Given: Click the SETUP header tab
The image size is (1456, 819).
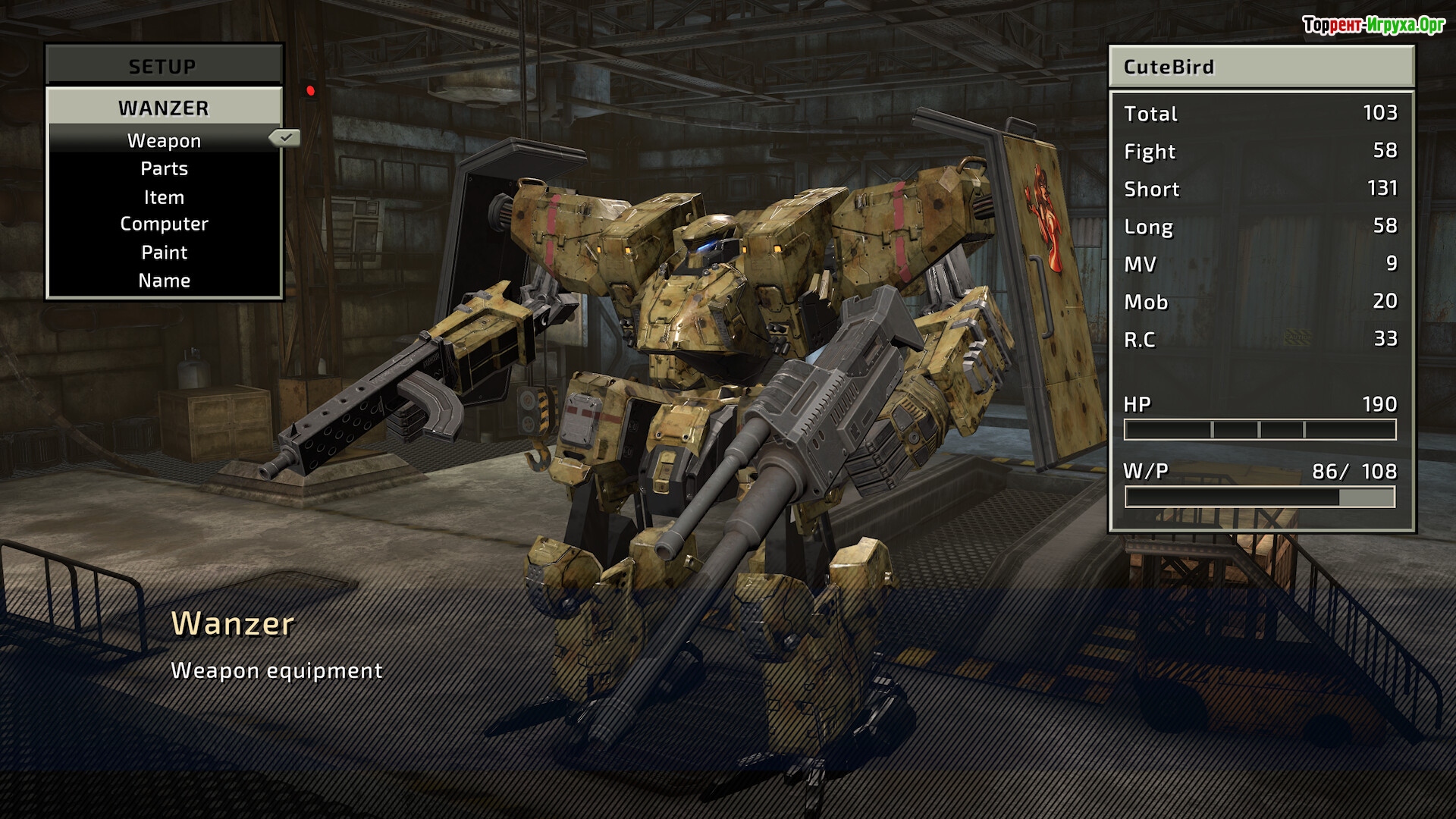Looking at the screenshot, I should [163, 66].
